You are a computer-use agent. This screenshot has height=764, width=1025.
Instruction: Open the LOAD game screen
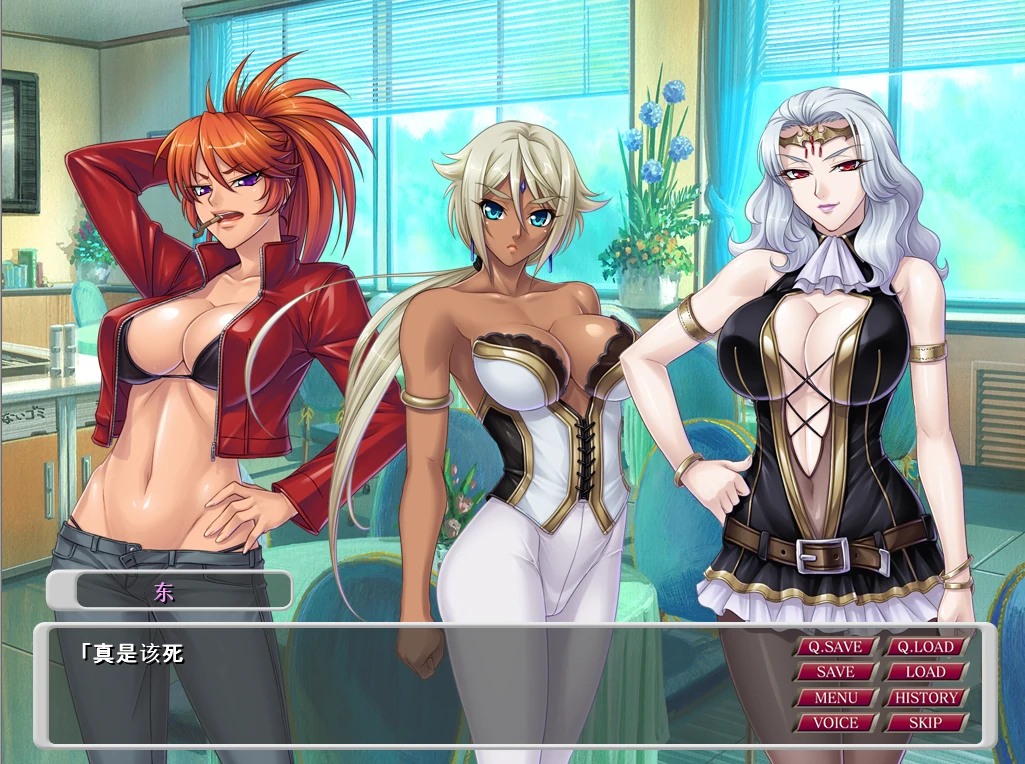[x=925, y=672]
